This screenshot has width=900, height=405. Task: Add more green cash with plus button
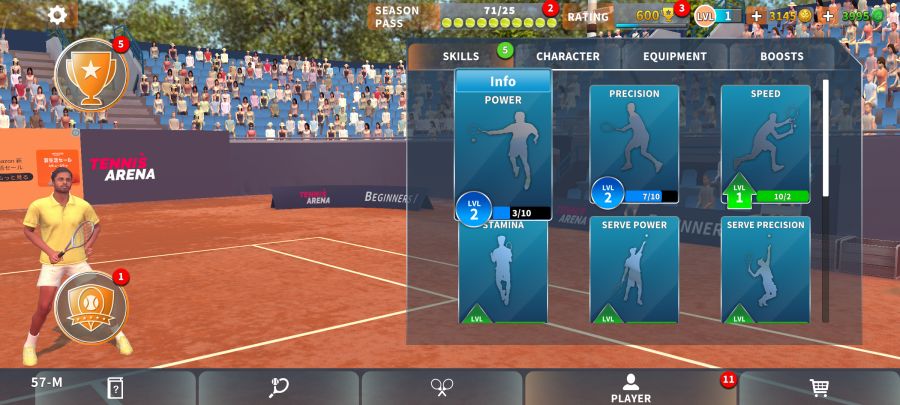(x=827, y=16)
